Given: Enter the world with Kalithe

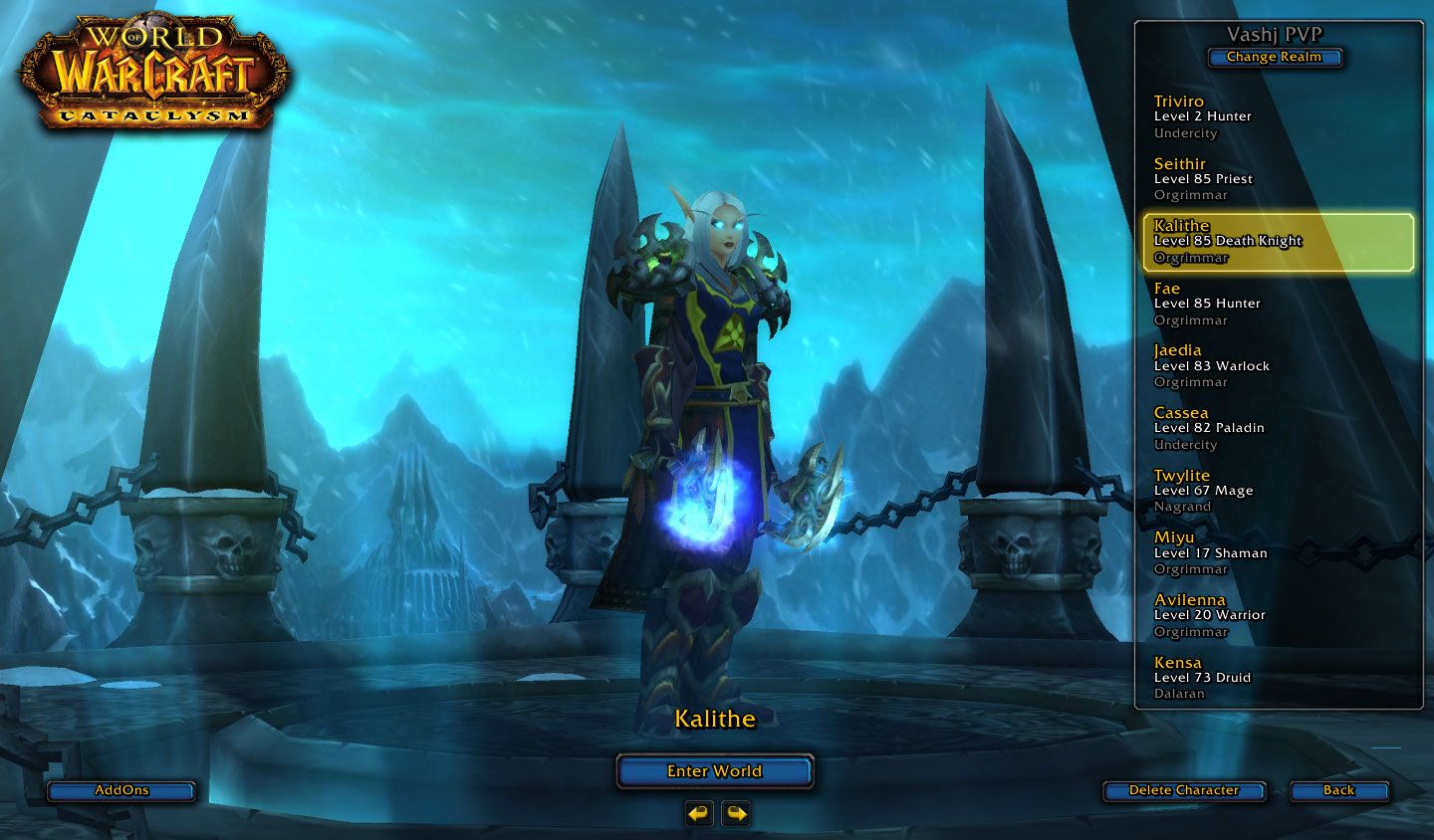Looking at the screenshot, I should (714, 771).
